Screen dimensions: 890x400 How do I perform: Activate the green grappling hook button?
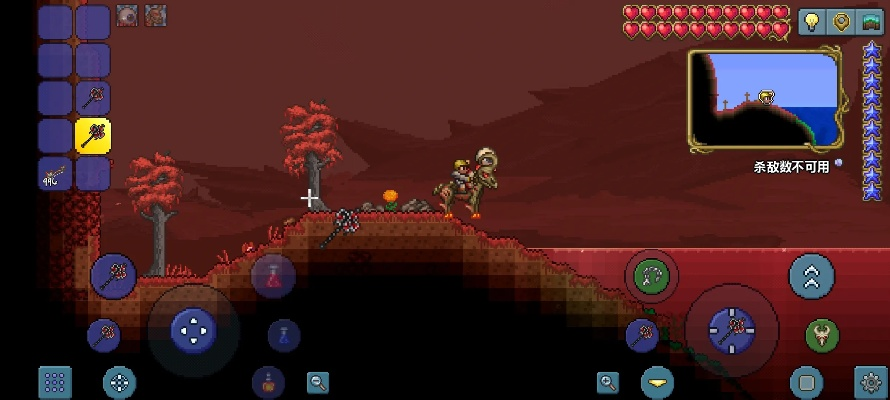652,275
